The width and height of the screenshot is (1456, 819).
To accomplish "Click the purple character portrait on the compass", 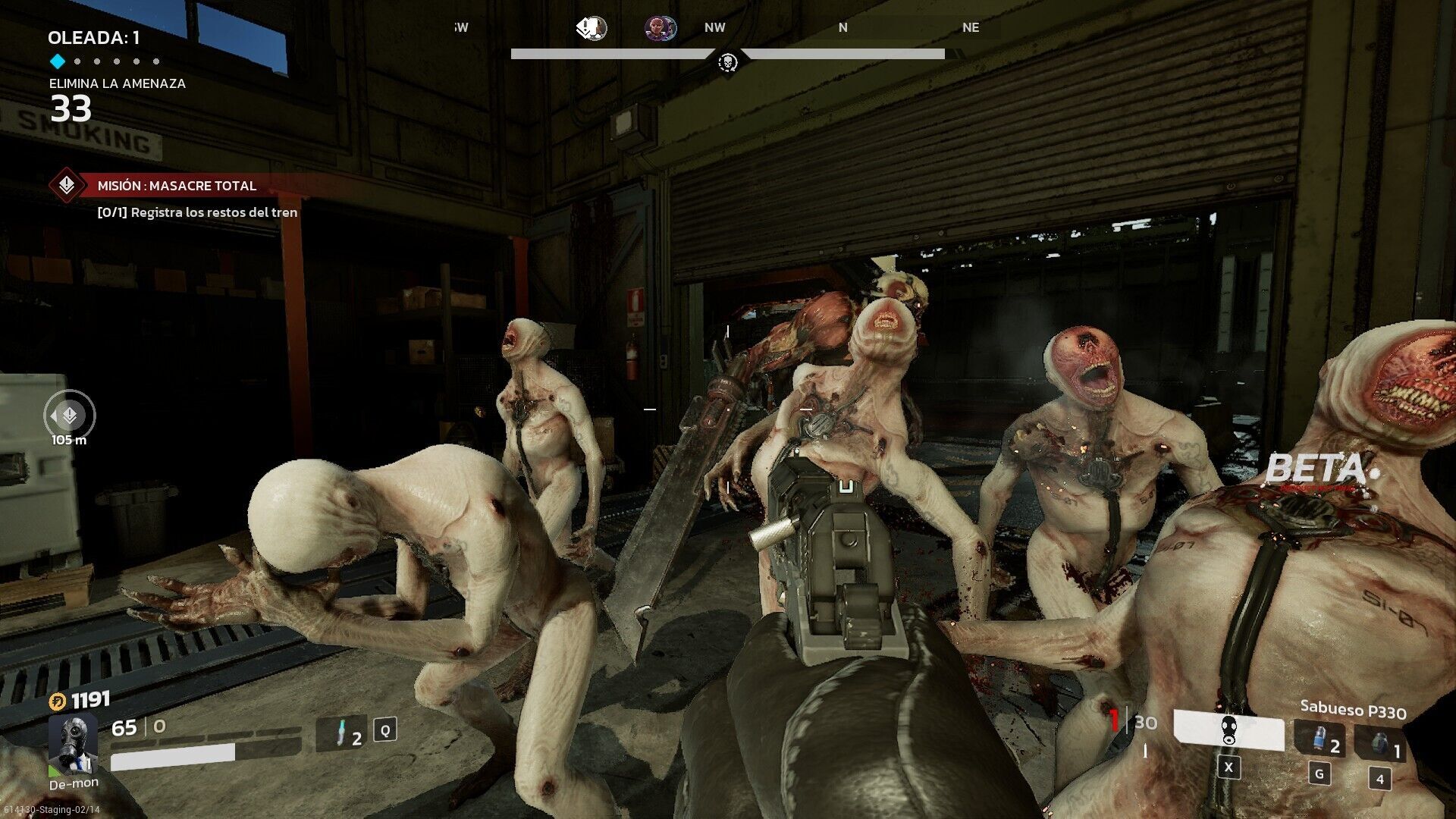I will click(660, 29).
